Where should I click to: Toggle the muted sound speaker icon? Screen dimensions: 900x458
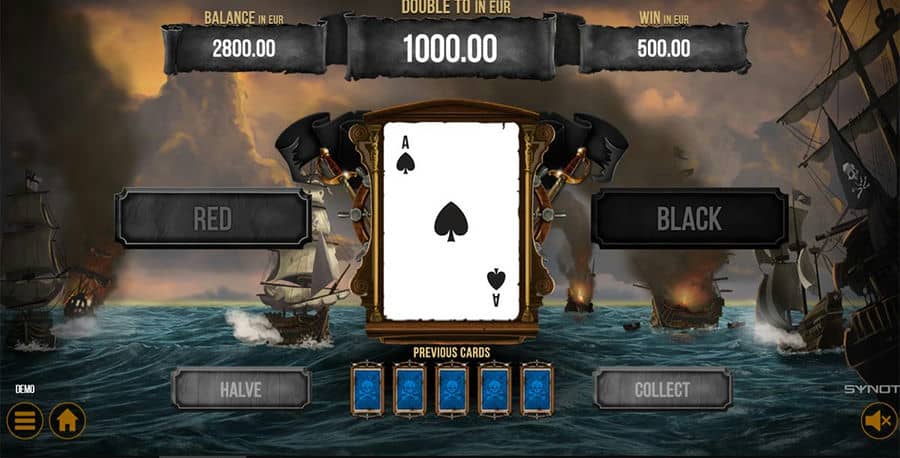pyautogui.click(x=879, y=422)
